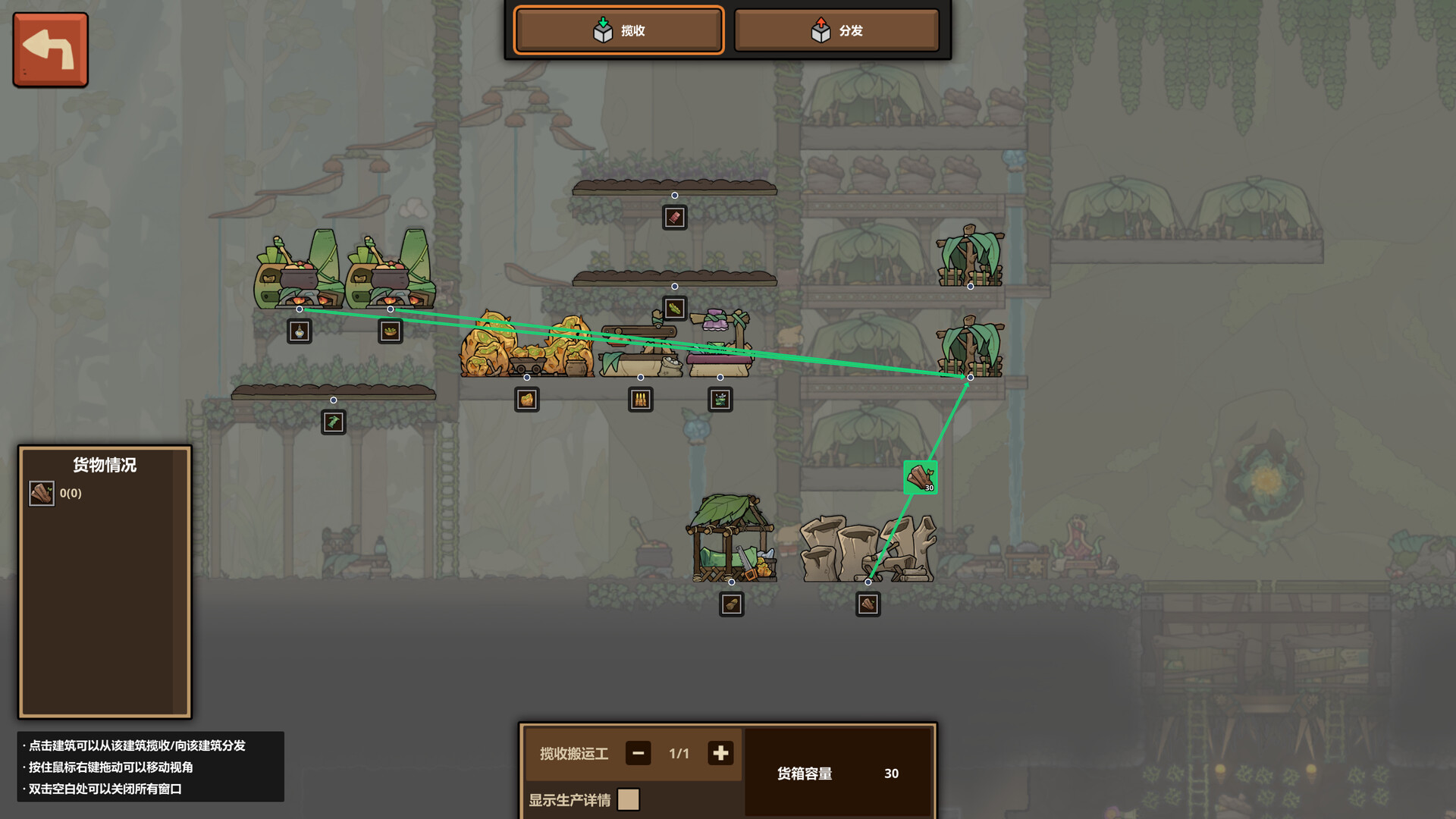Viewport: 1456px width, 819px height.
Task: Increase 揽收搬运工 count with the plus button
Action: click(720, 753)
